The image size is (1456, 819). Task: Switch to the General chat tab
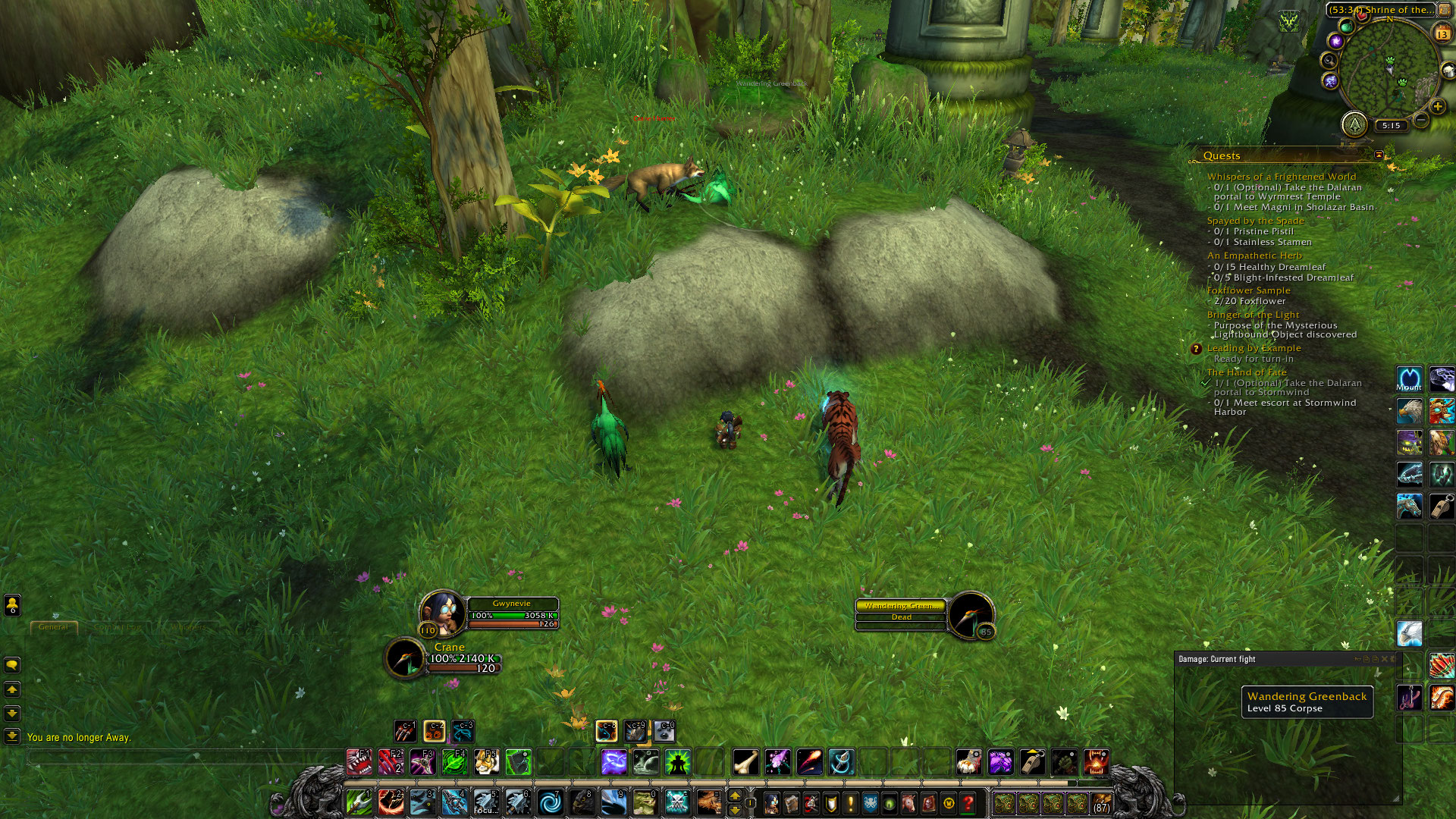coord(53,627)
